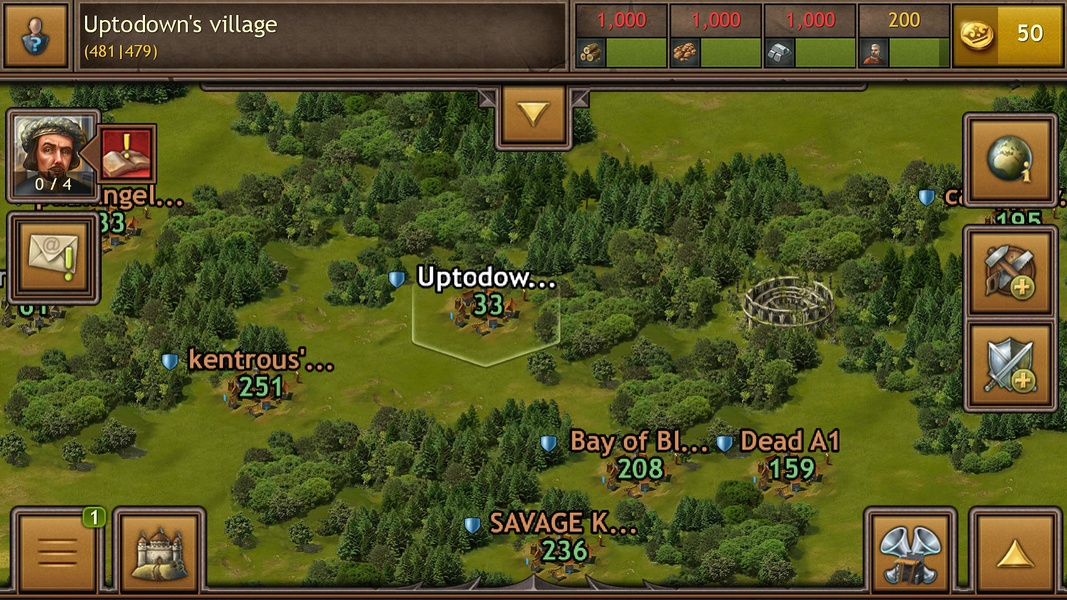This screenshot has width=1067, height=600.
Task: Open the world globe info button
Action: click(1011, 160)
